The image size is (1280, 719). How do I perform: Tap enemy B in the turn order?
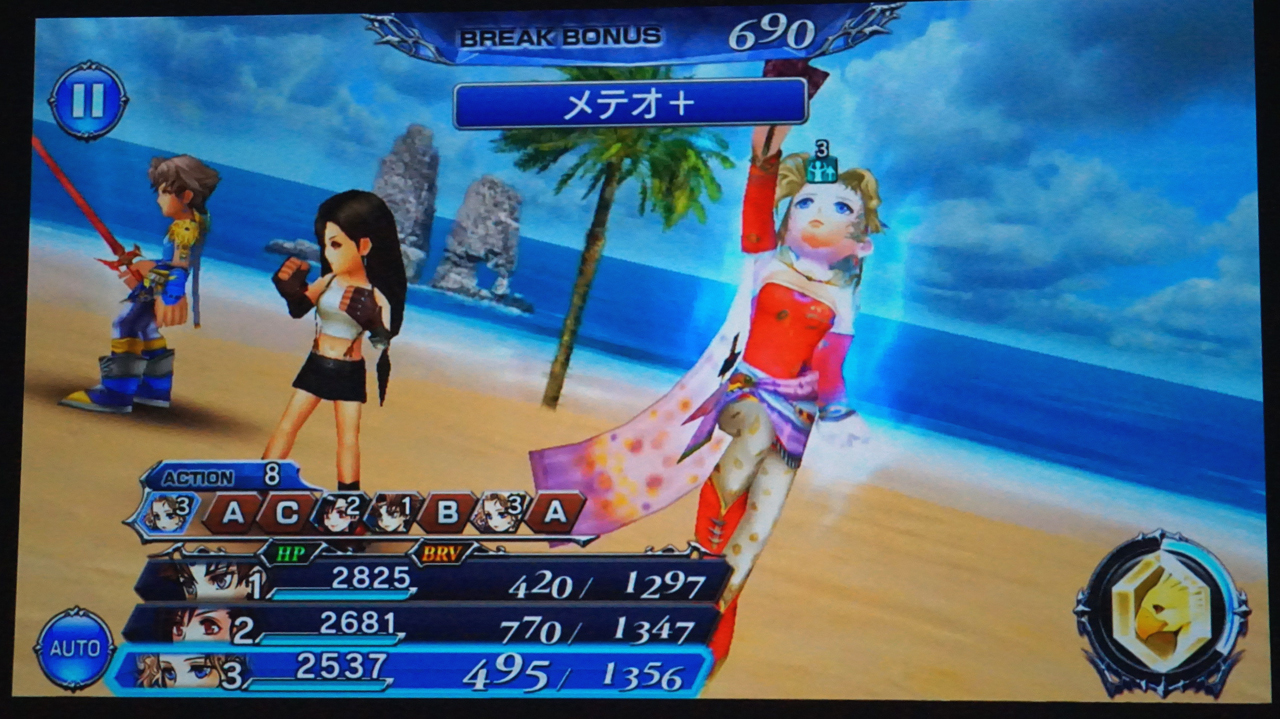(x=446, y=513)
